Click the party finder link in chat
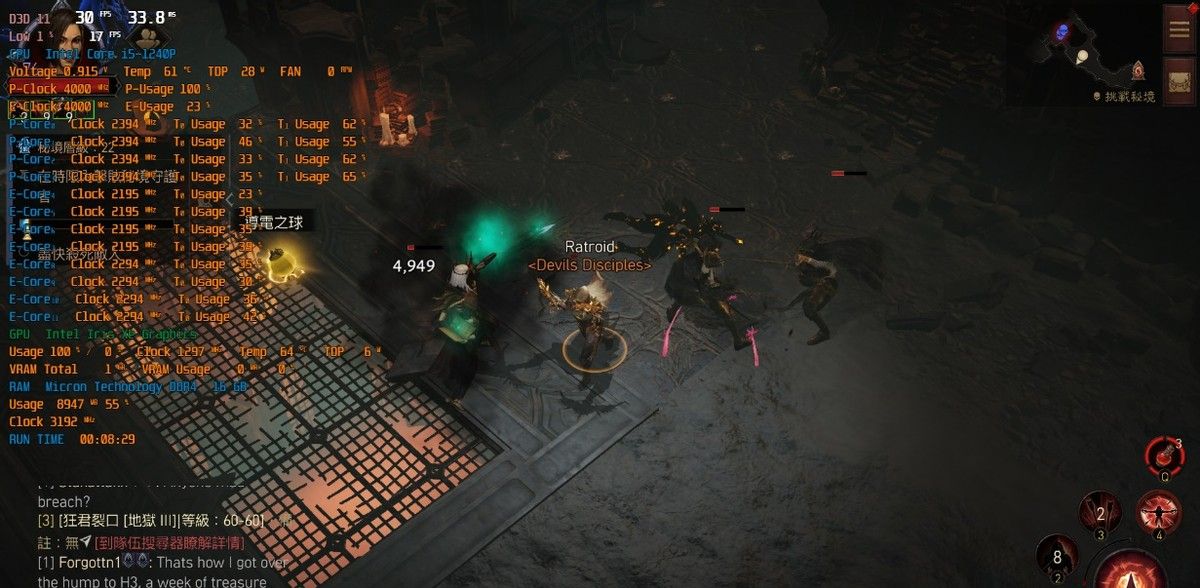 coord(170,542)
